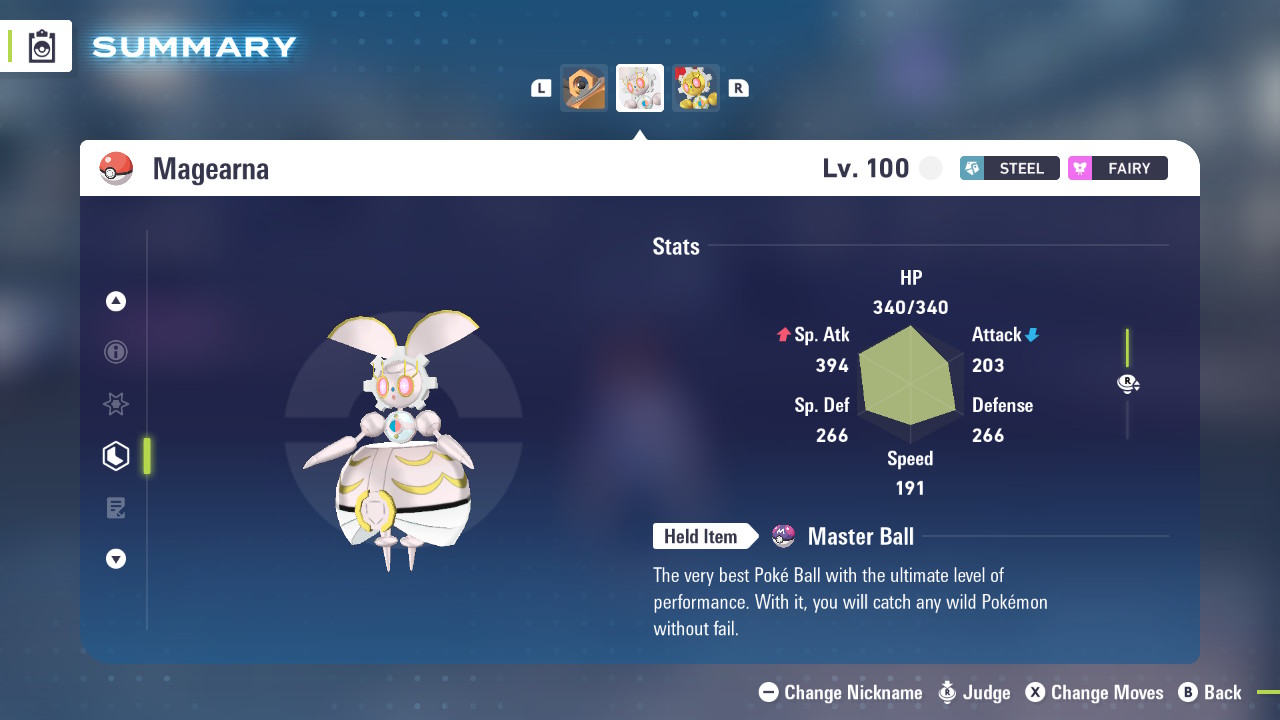Open the Pokémon info page from the sidebar

pos(115,352)
